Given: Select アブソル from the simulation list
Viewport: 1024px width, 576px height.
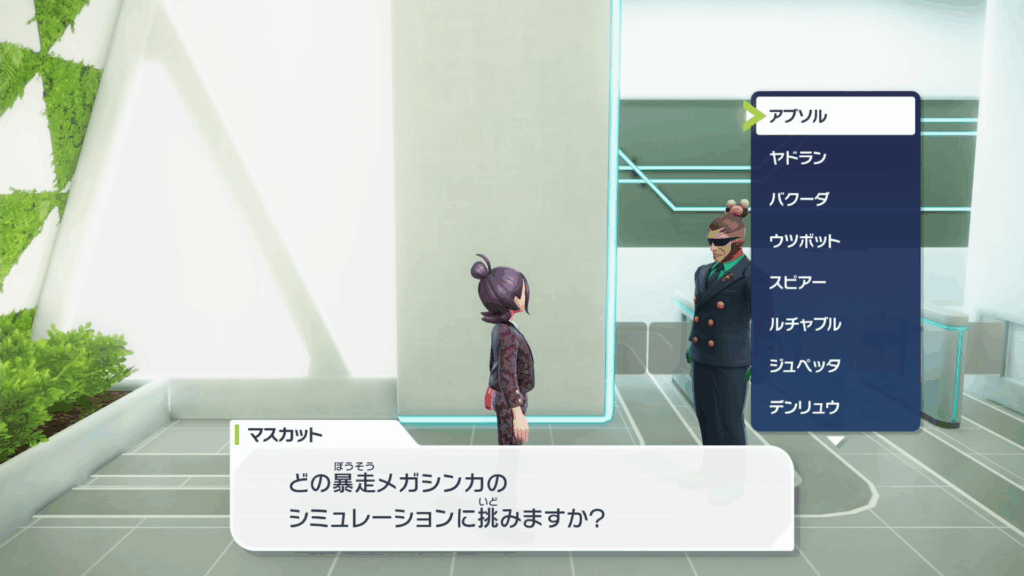Looking at the screenshot, I should point(835,116).
